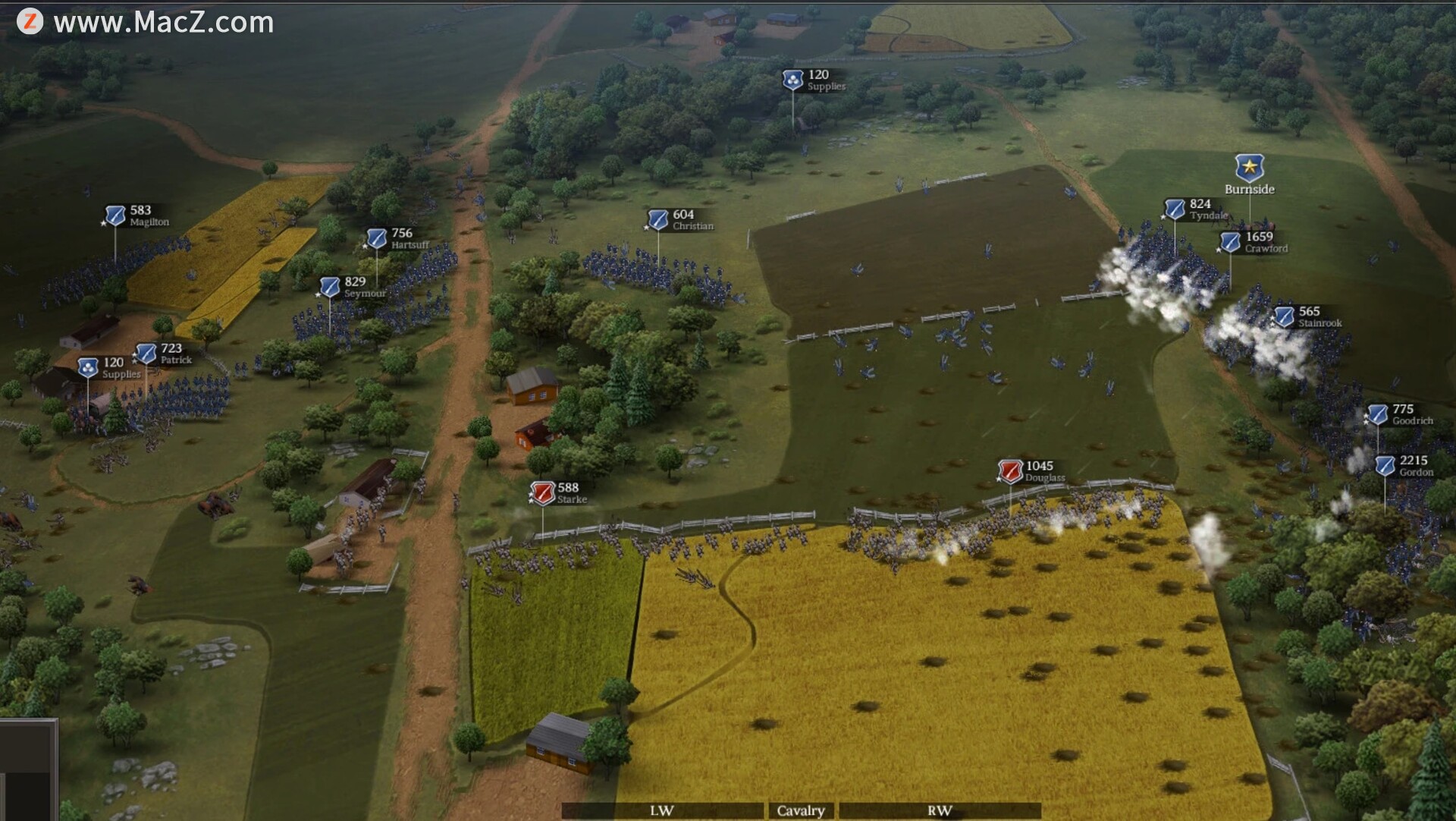The height and width of the screenshot is (821, 1456).
Task: Select Goodrich's brigade marker
Action: [1377, 414]
